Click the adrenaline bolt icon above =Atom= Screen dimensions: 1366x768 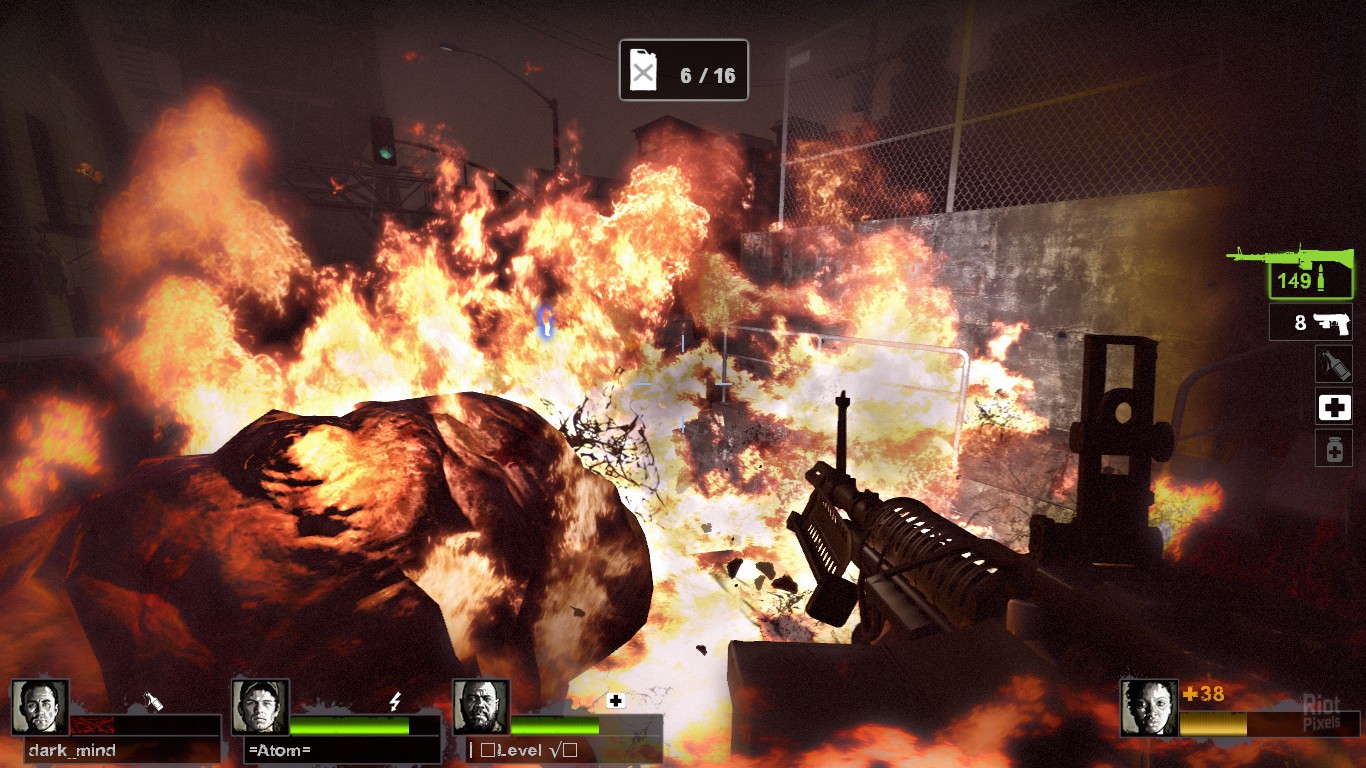pos(395,702)
